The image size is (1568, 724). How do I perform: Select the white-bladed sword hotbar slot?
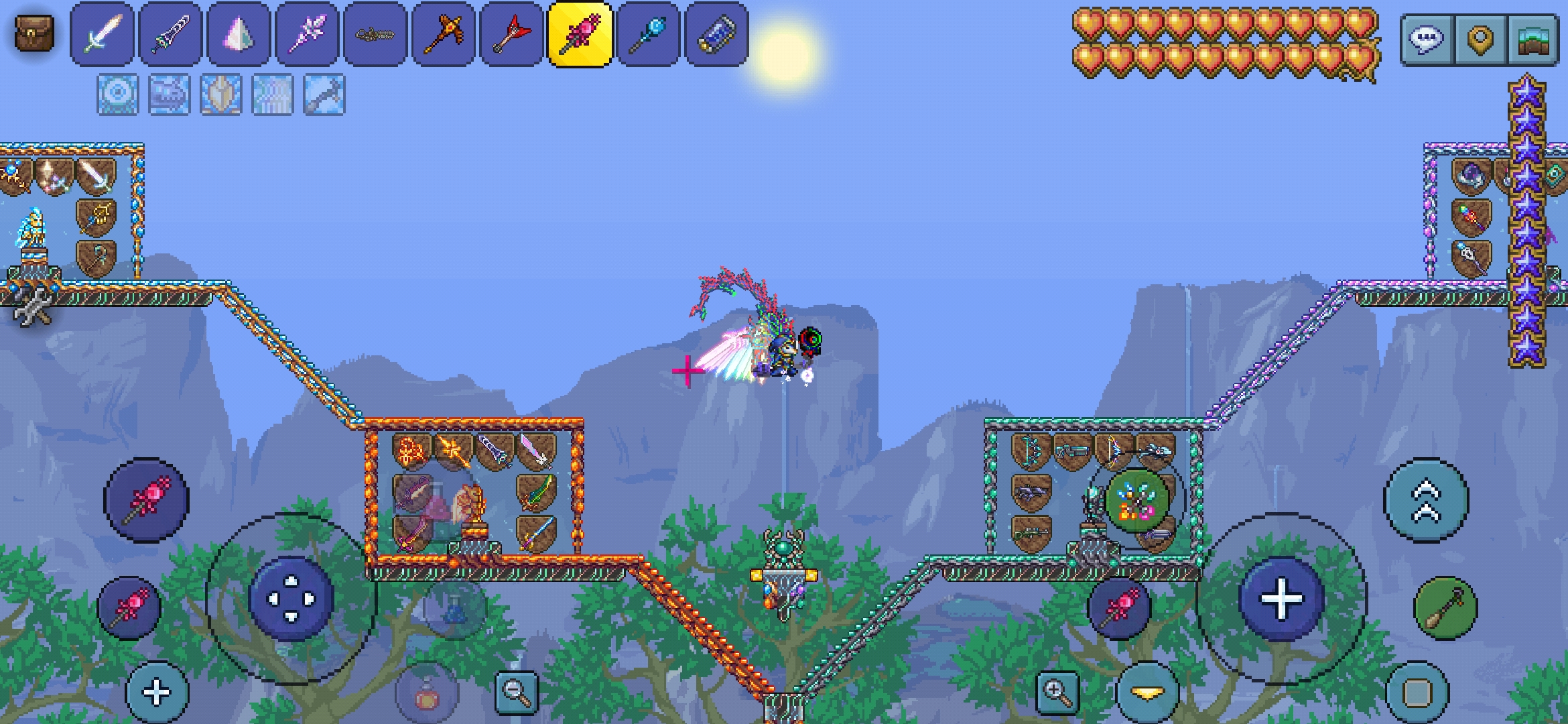tap(103, 34)
